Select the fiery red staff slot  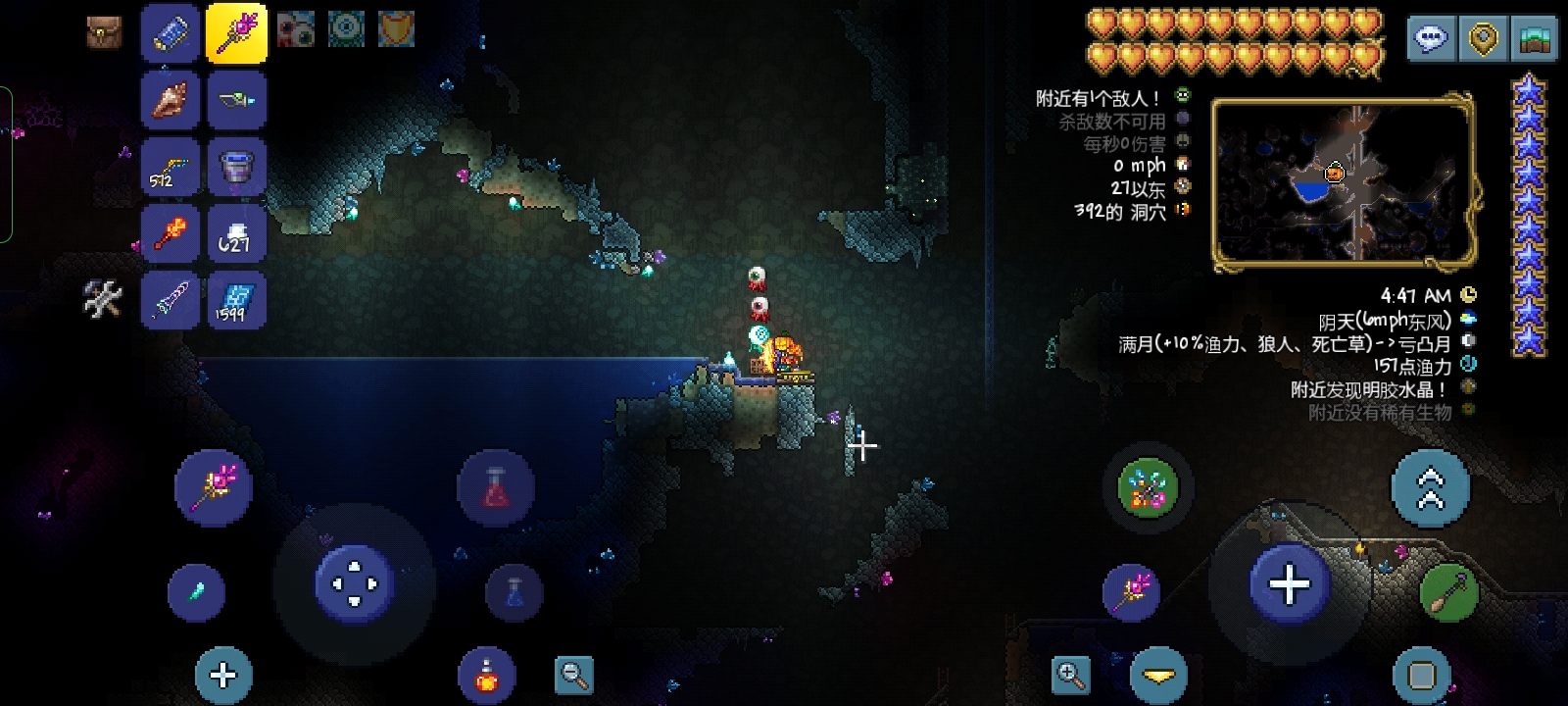(171, 232)
